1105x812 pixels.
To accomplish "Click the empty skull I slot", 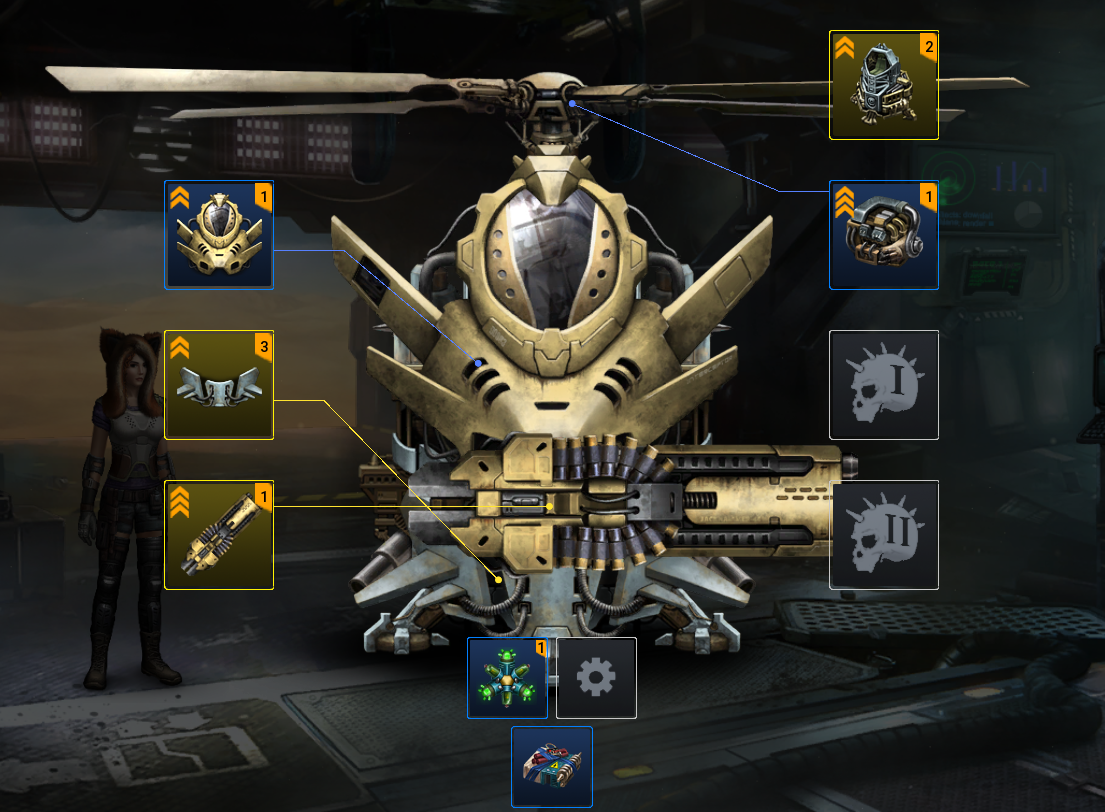I will (x=884, y=385).
